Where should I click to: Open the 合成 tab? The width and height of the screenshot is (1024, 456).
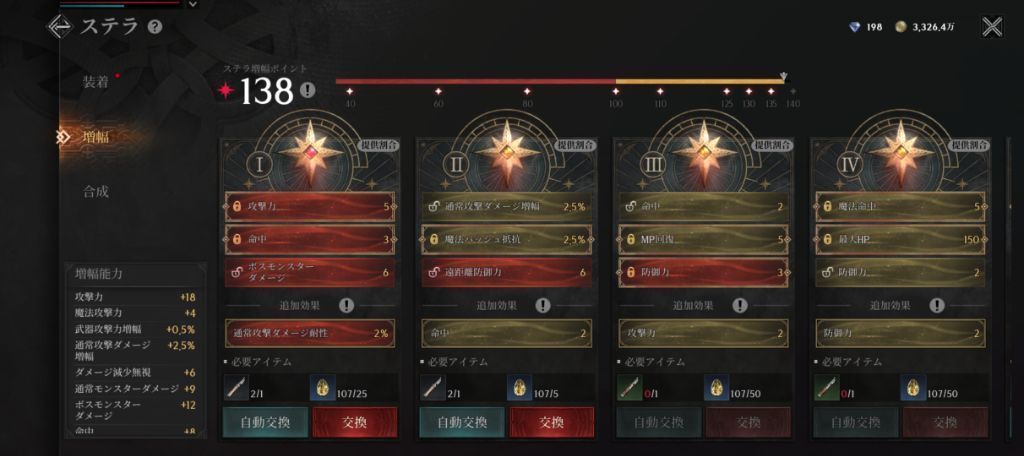coord(96,191)
